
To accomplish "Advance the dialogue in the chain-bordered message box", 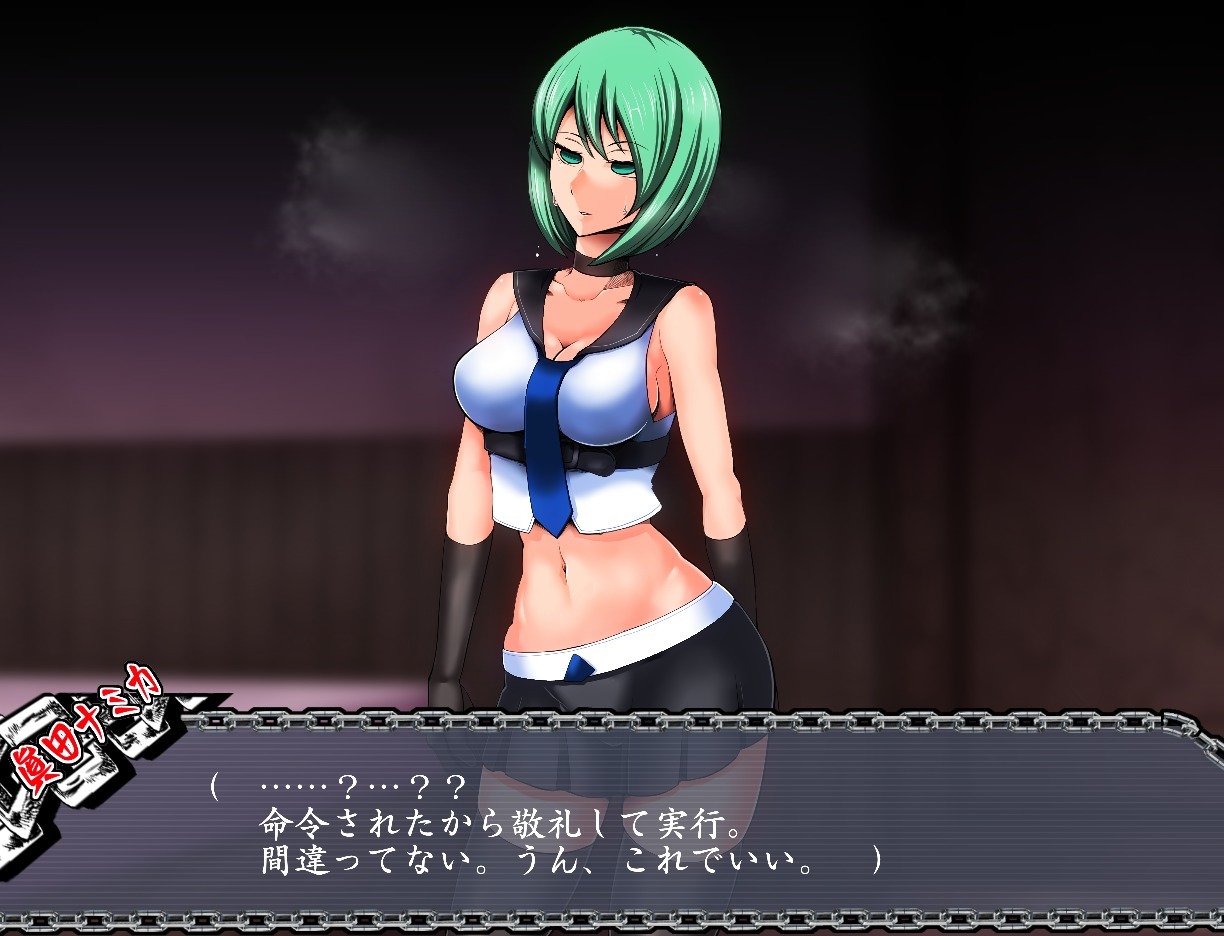I will (640, 822).
